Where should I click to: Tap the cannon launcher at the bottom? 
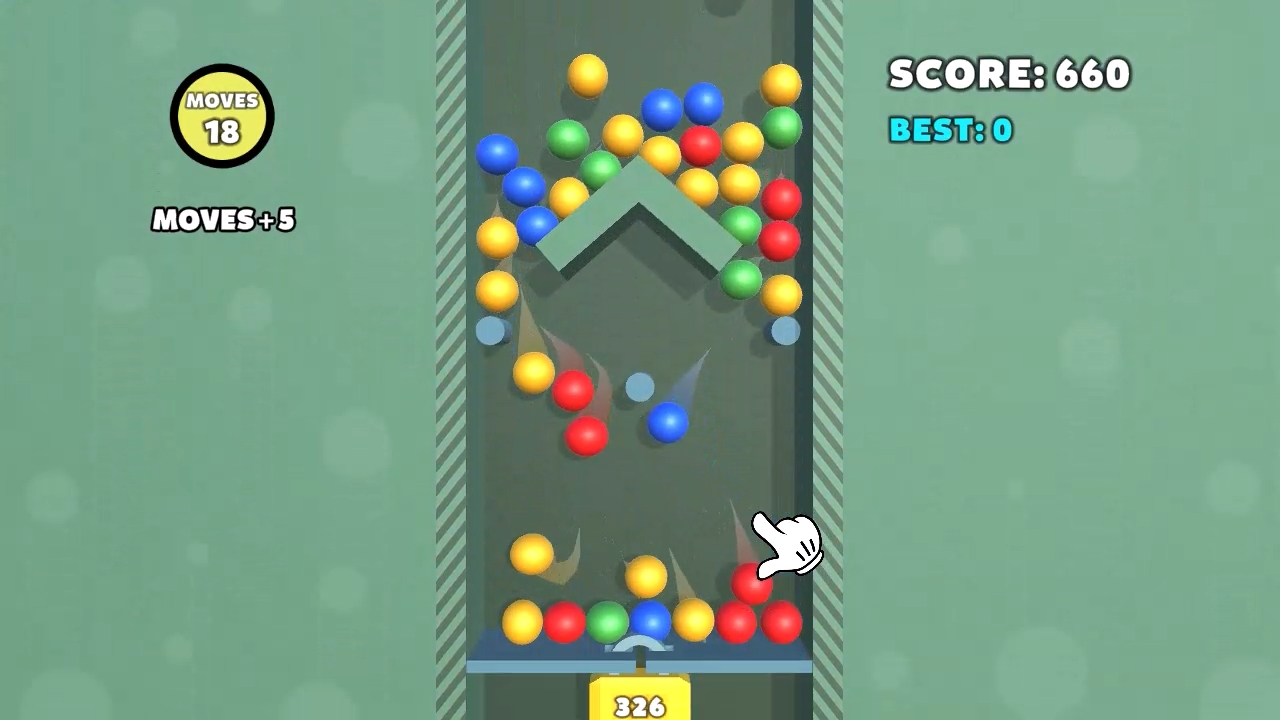pyautogui.click(x=640, y=648)
